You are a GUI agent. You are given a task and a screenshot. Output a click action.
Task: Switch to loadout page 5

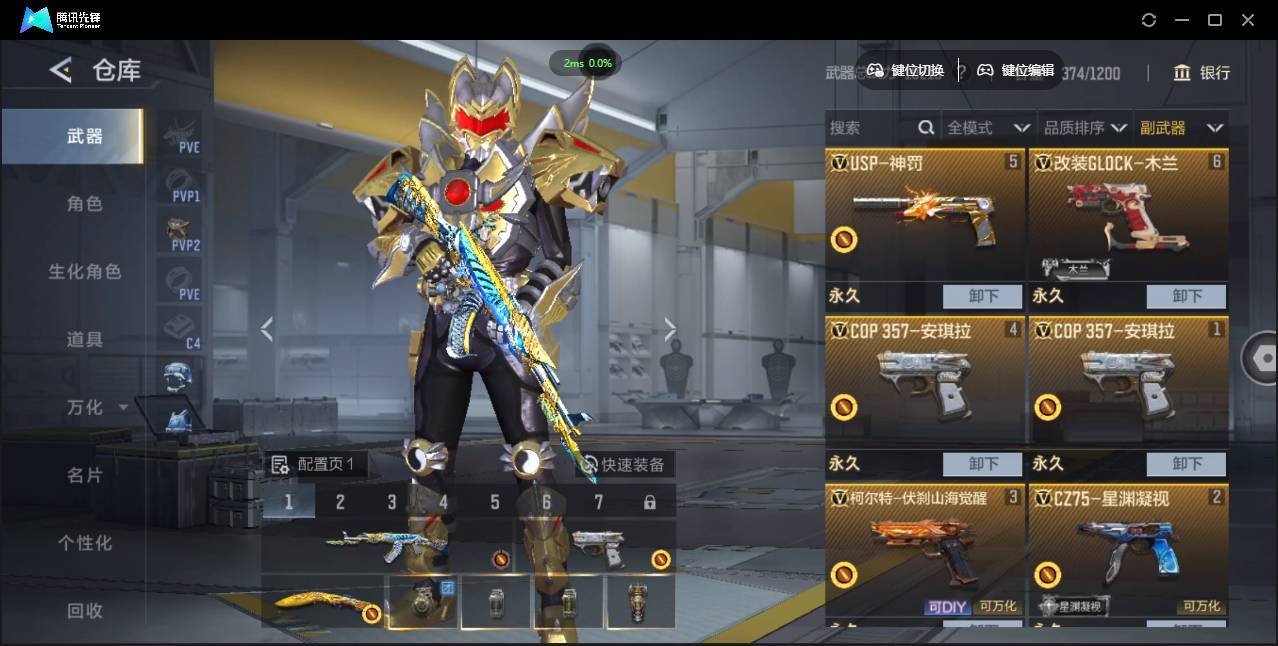coord(494,502)
